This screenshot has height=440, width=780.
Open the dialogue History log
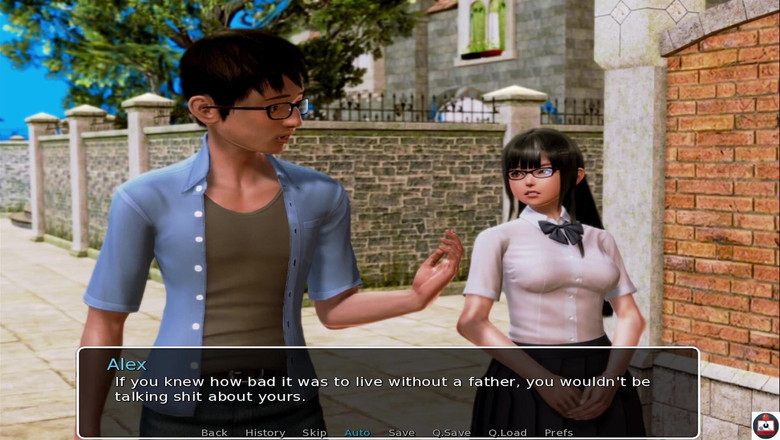tap(265, 432)
